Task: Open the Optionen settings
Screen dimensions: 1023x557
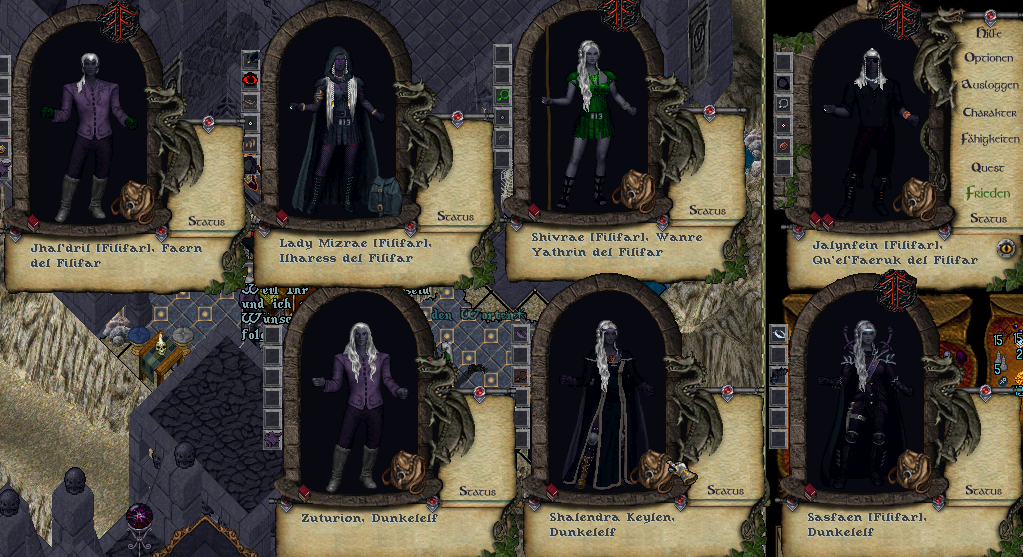Action: 988,58
